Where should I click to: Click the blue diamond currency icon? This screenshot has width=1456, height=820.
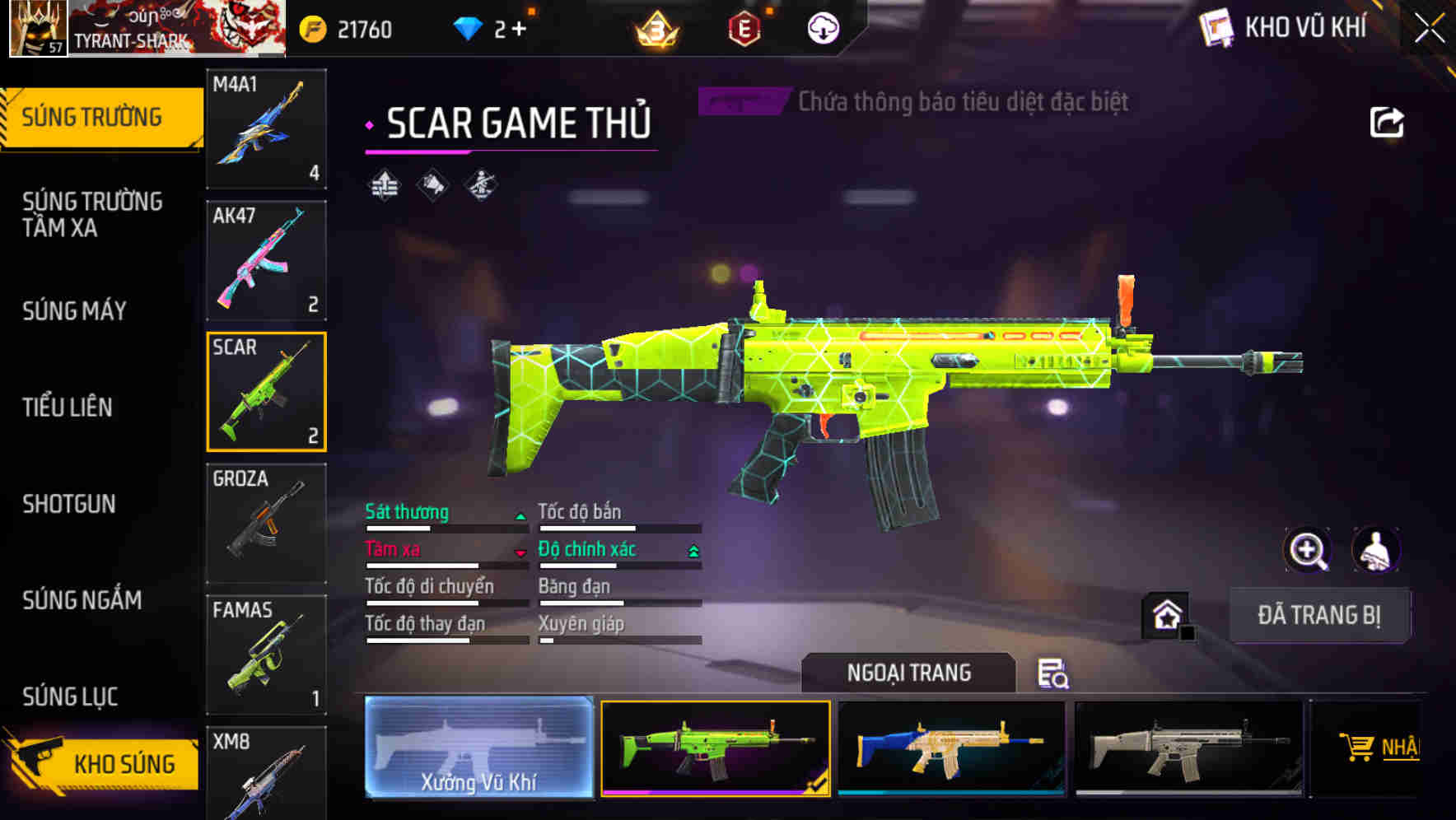pos(469,26)
